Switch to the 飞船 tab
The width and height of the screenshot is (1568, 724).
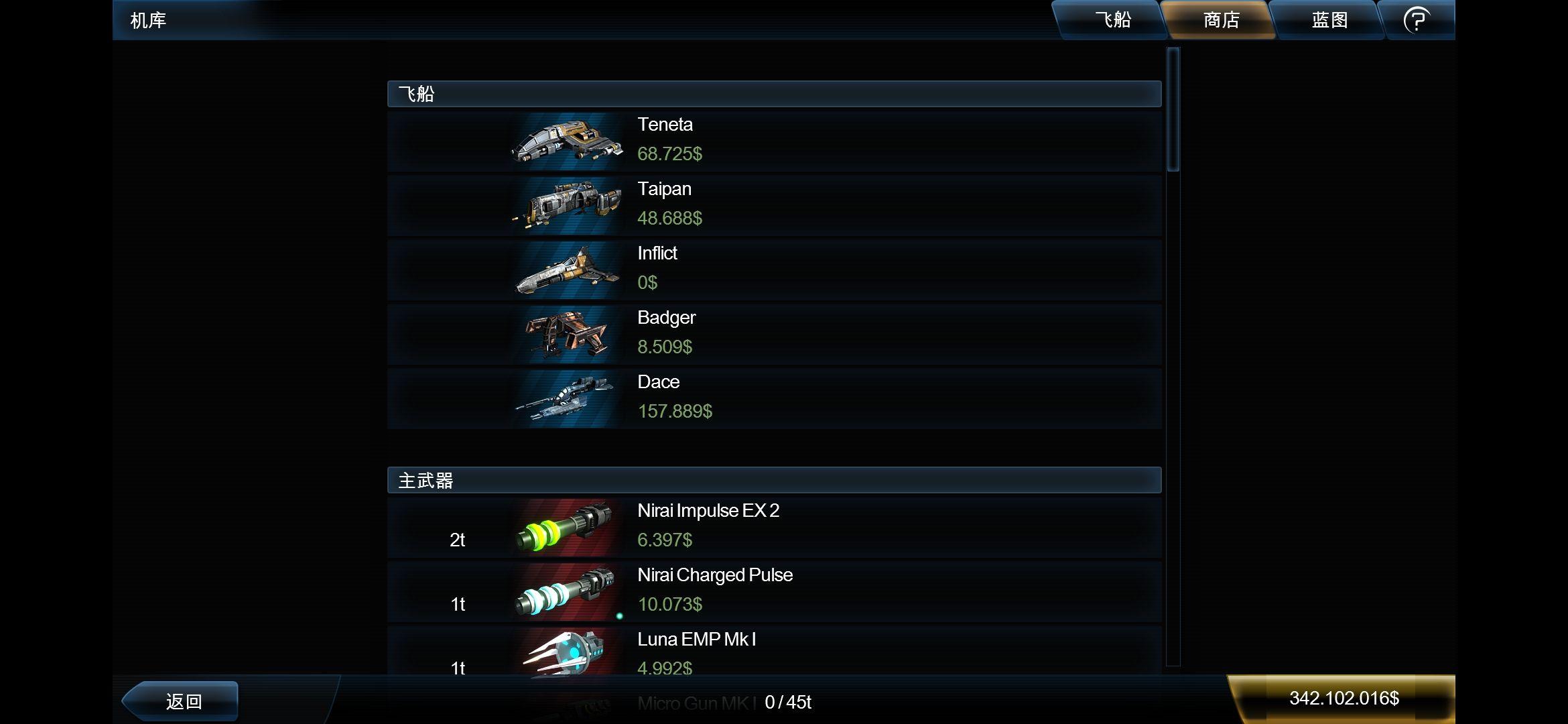click(1112, 20)
